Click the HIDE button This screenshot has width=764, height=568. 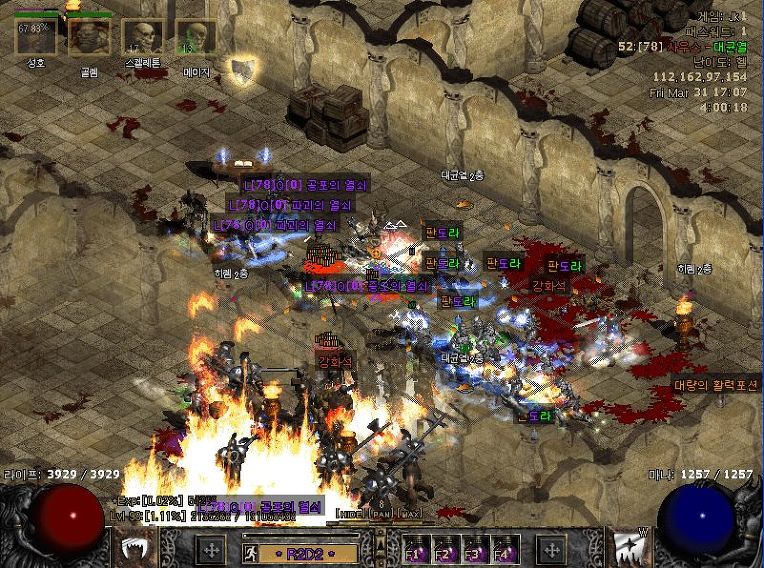[x=349, y=513]
